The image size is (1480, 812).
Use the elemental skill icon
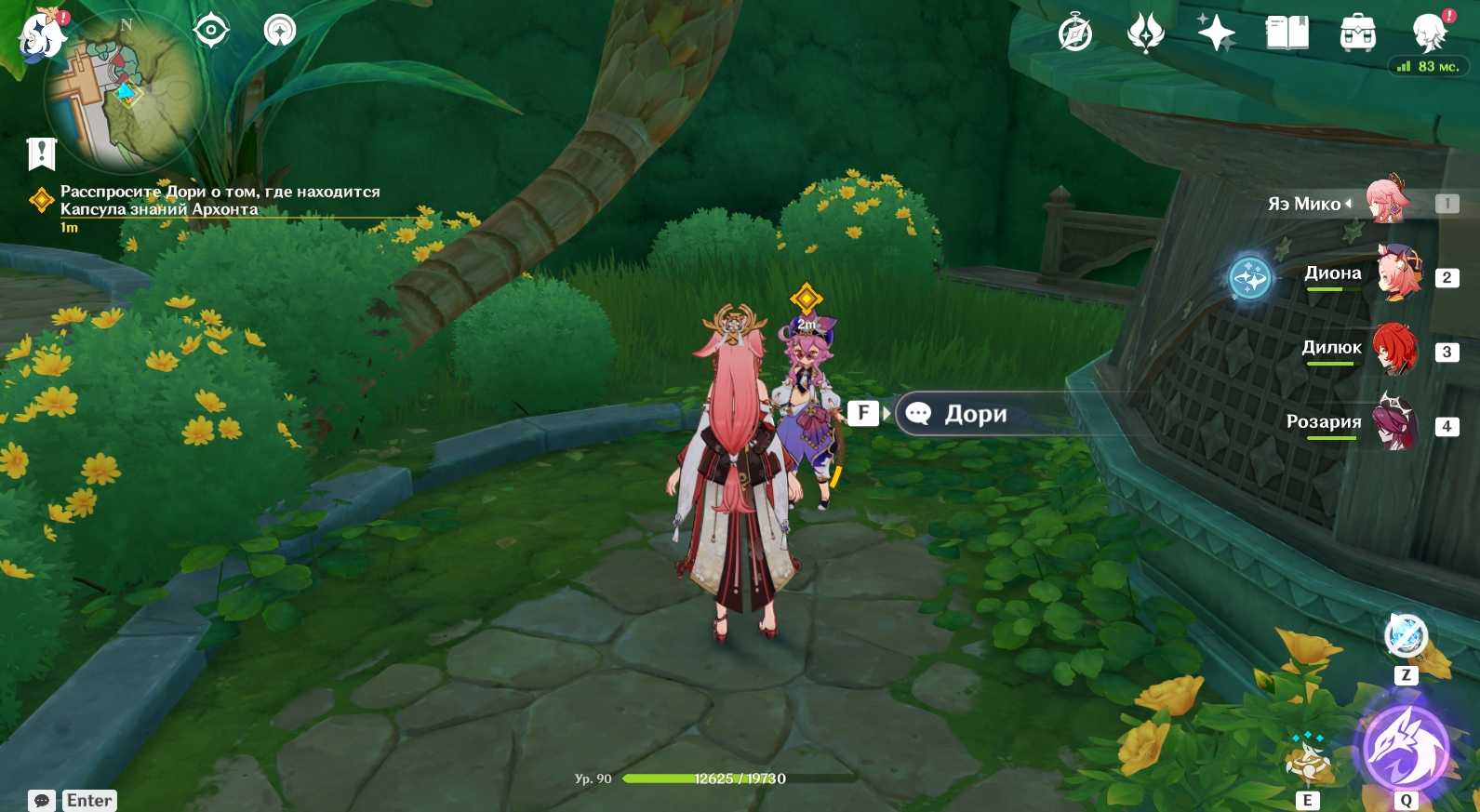(x=1307, y=759)
